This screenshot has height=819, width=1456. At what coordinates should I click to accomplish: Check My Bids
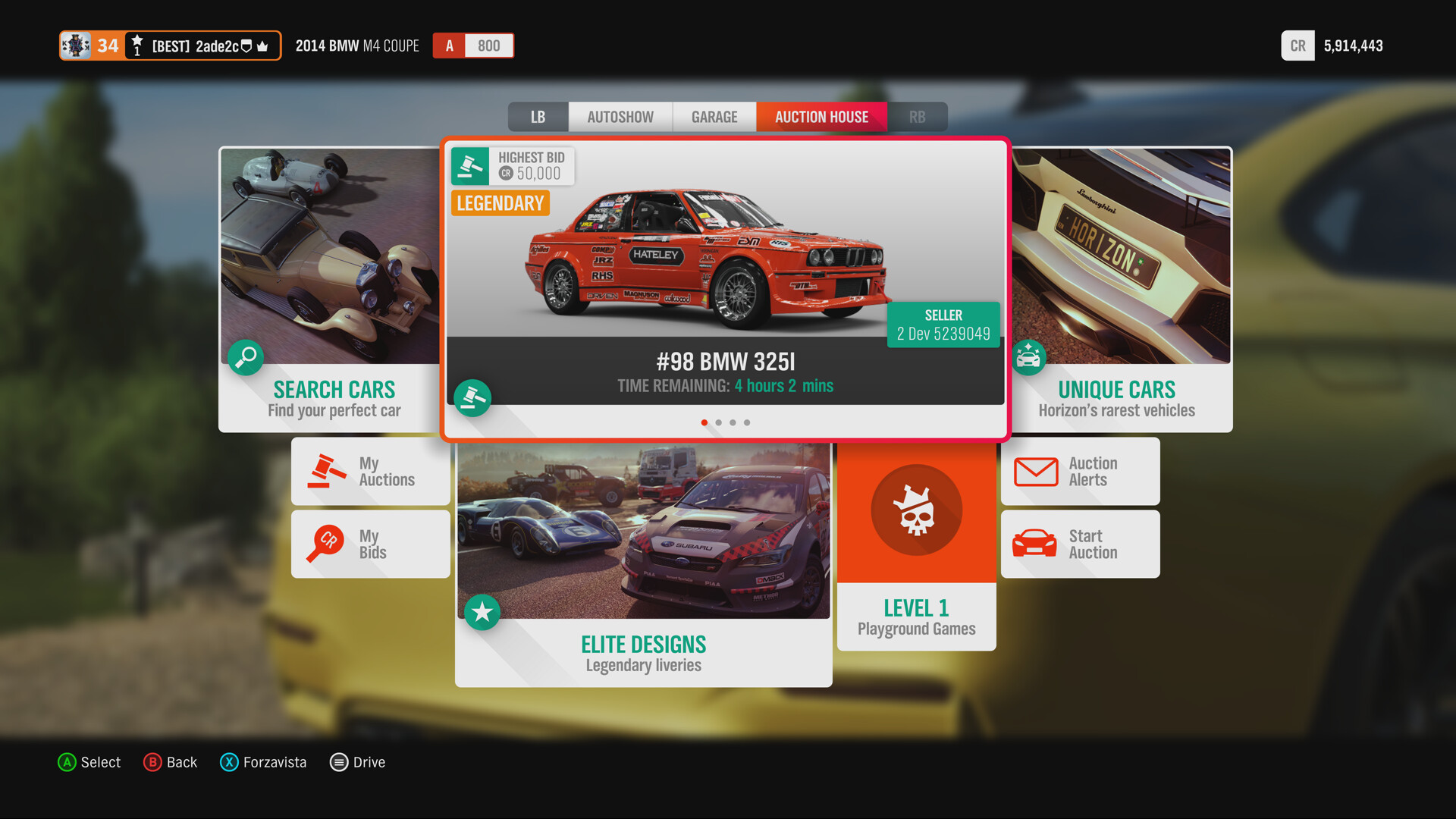[371, 544]
